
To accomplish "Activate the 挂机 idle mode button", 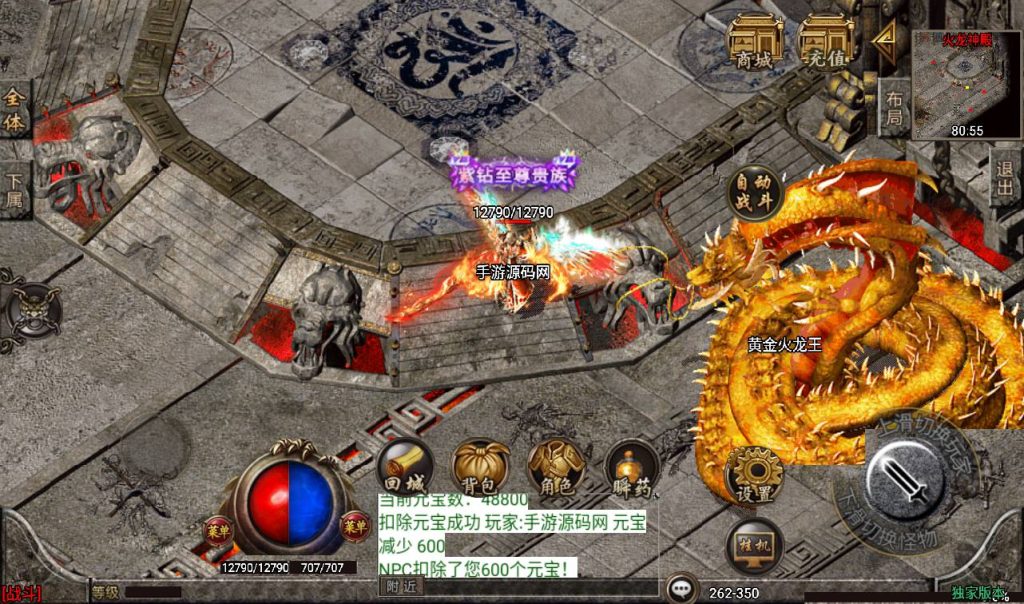I will pos(754,547).
